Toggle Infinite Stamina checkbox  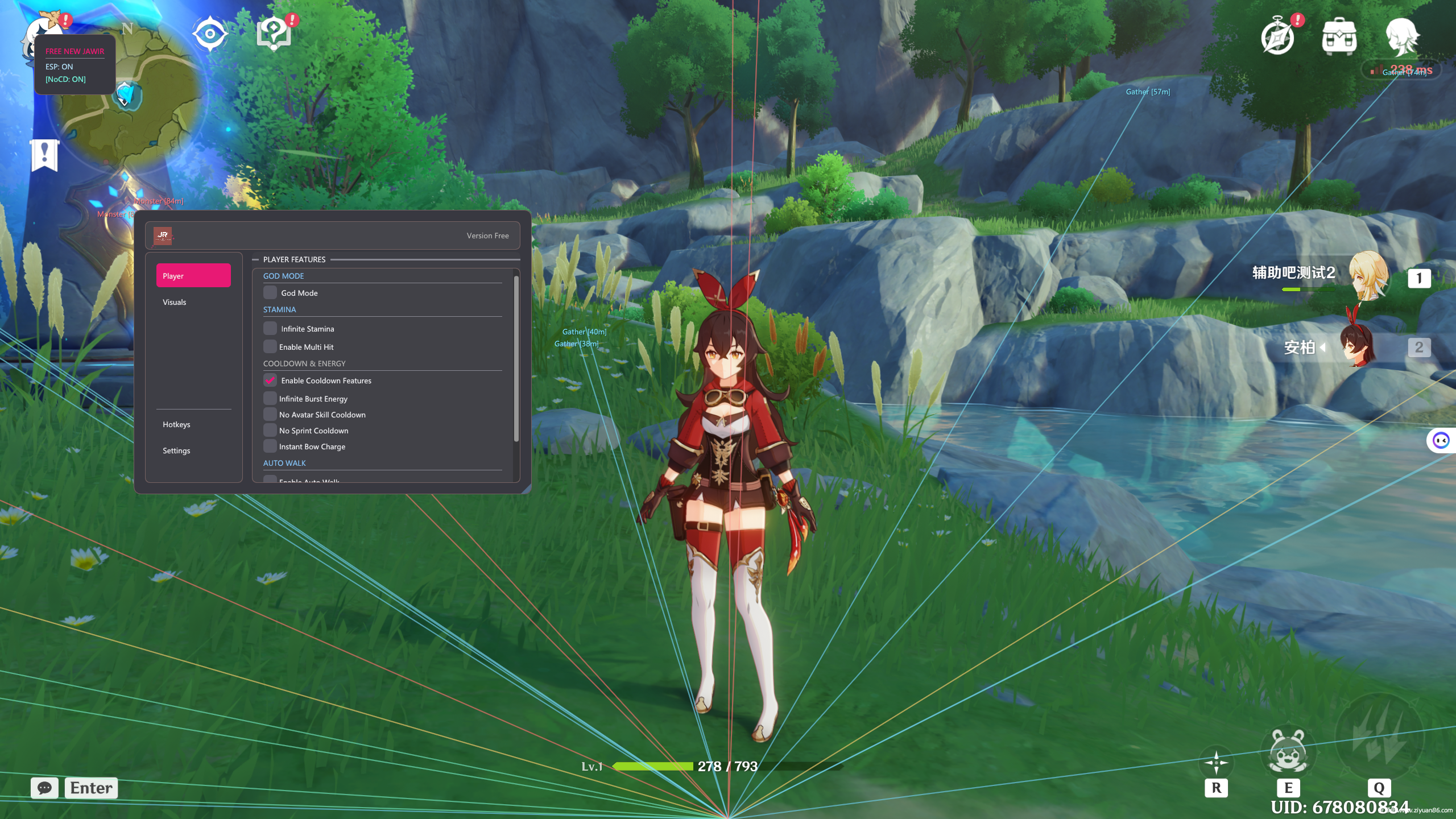point(270,329)
